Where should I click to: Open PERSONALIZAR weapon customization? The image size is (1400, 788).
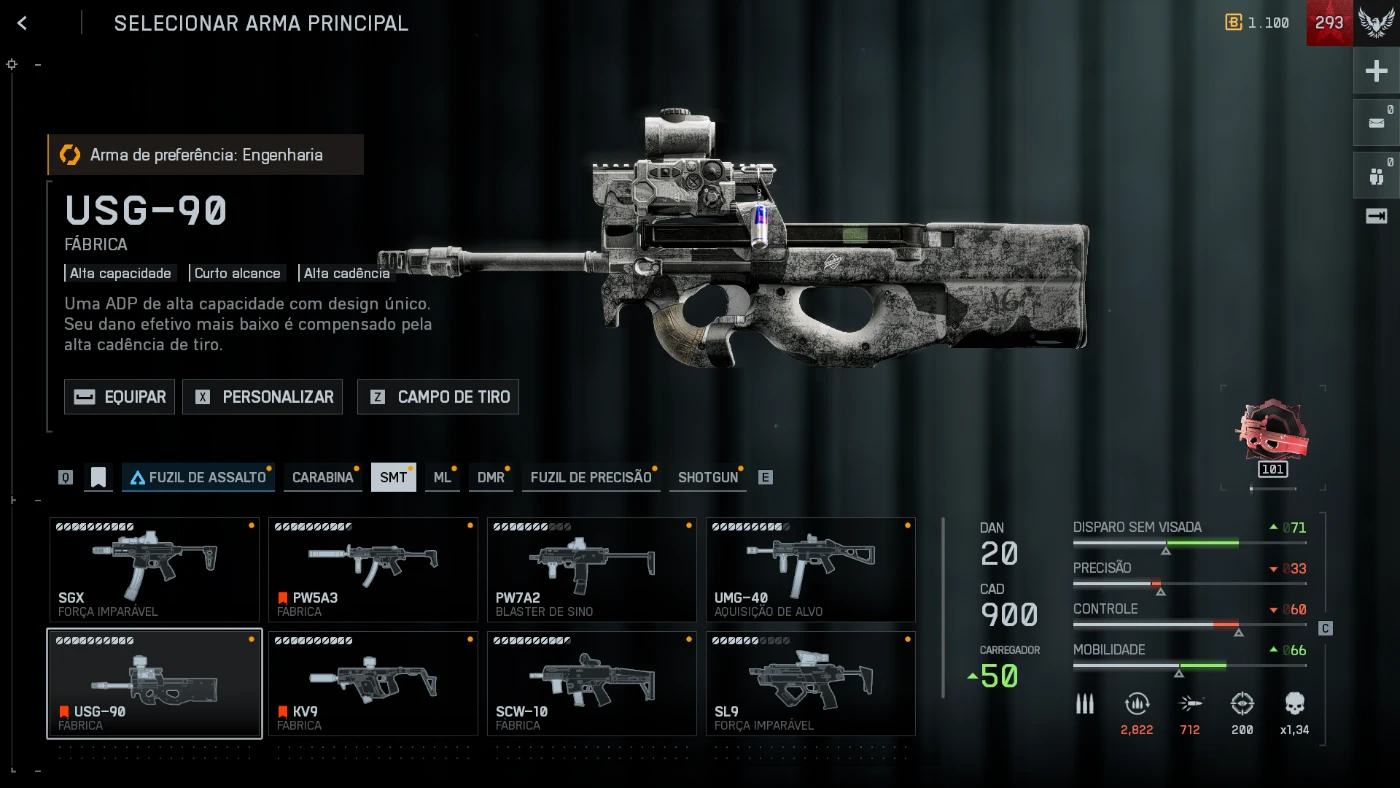(x=263, y=397)
